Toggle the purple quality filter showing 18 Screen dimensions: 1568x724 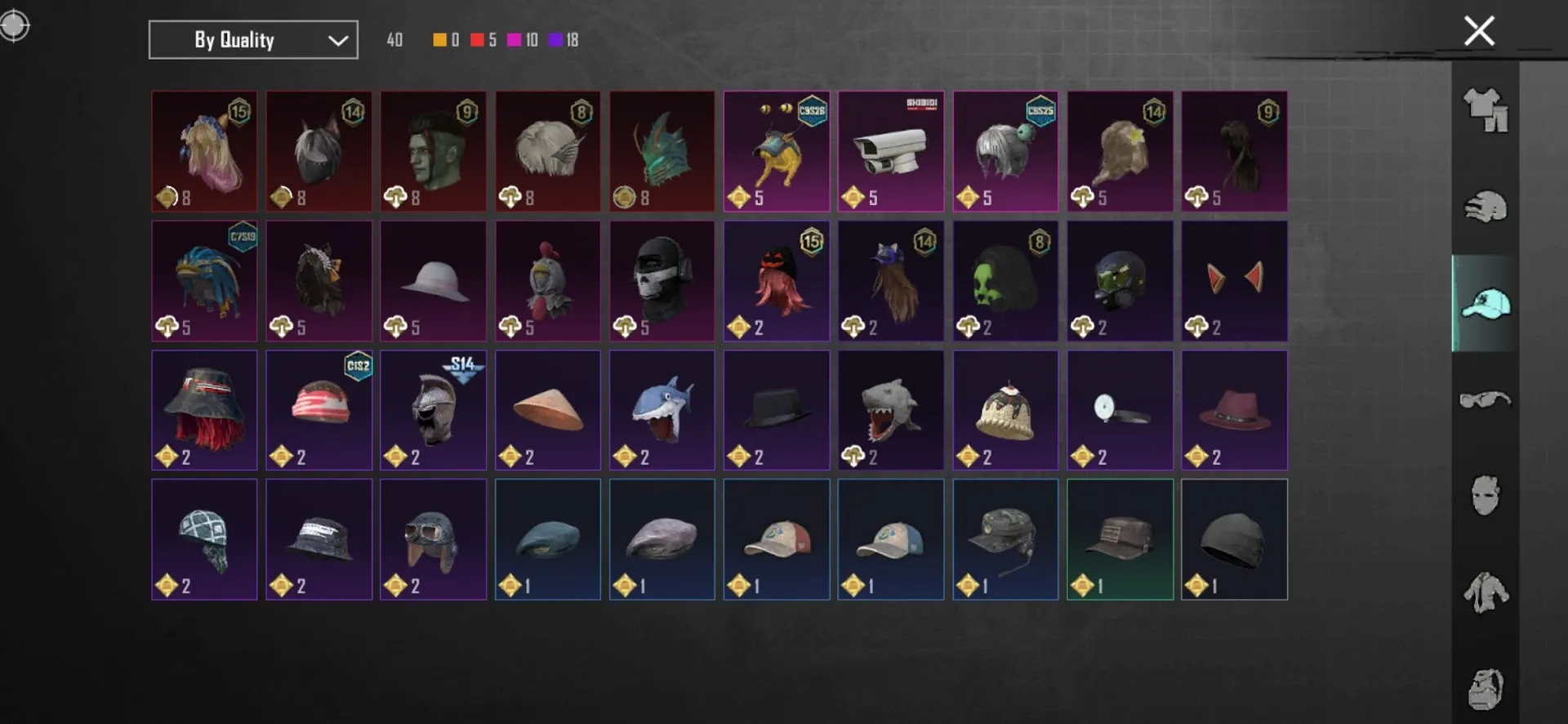point(556,39)
